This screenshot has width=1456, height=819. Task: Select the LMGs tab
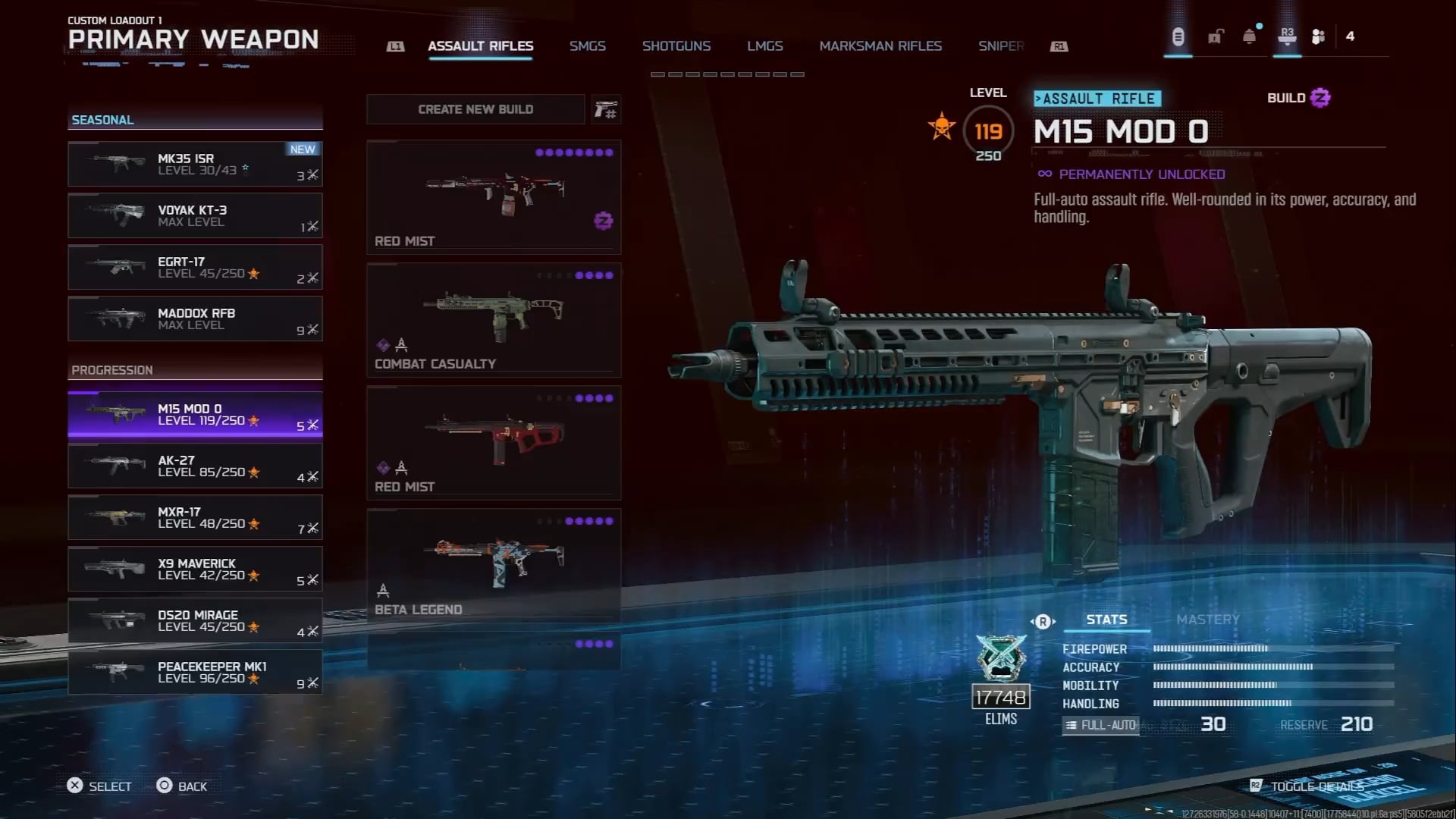764,46
